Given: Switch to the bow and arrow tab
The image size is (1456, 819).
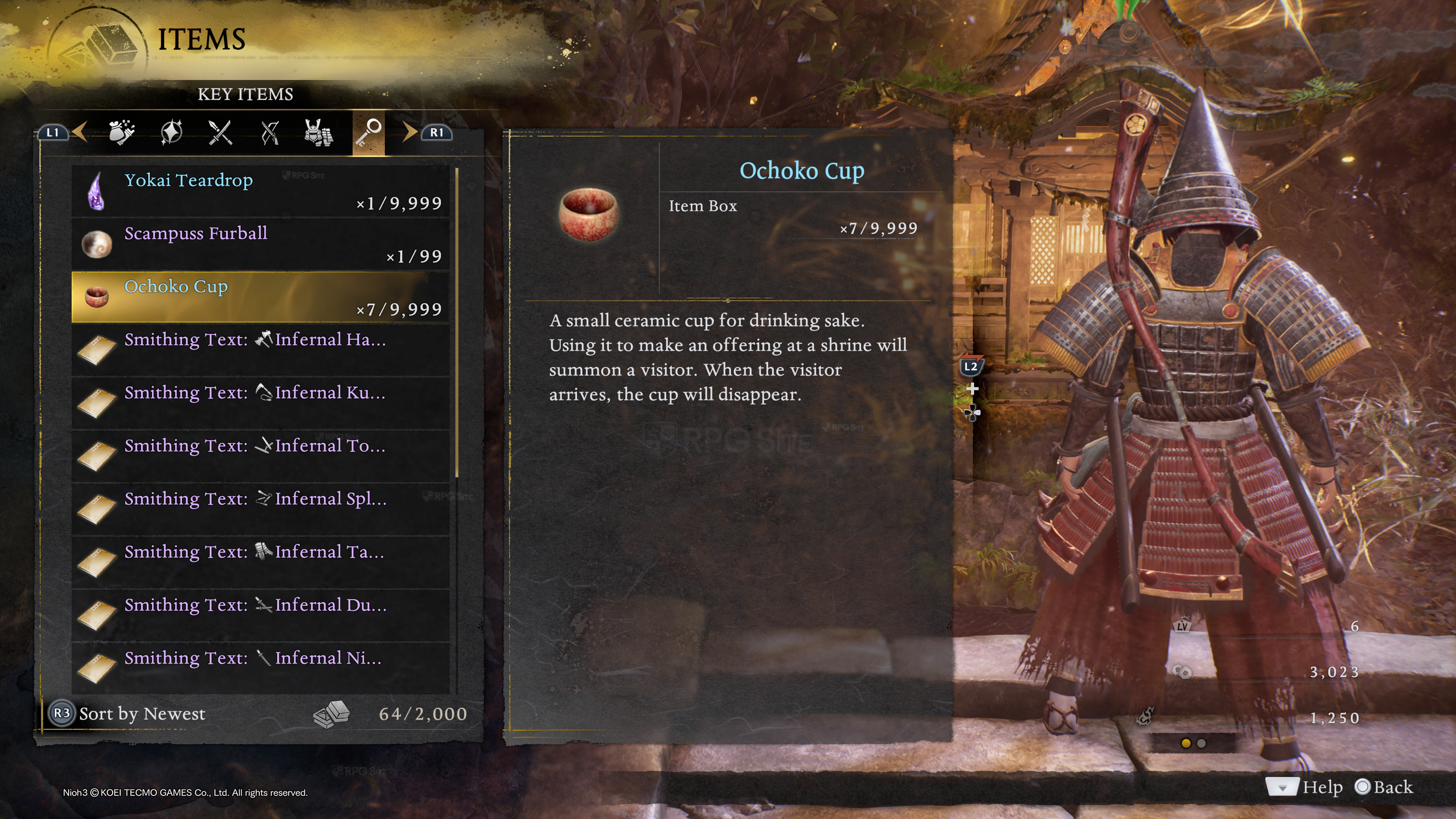Looking at the screenshot, I should pyautogui.click(x=270, y=133).
